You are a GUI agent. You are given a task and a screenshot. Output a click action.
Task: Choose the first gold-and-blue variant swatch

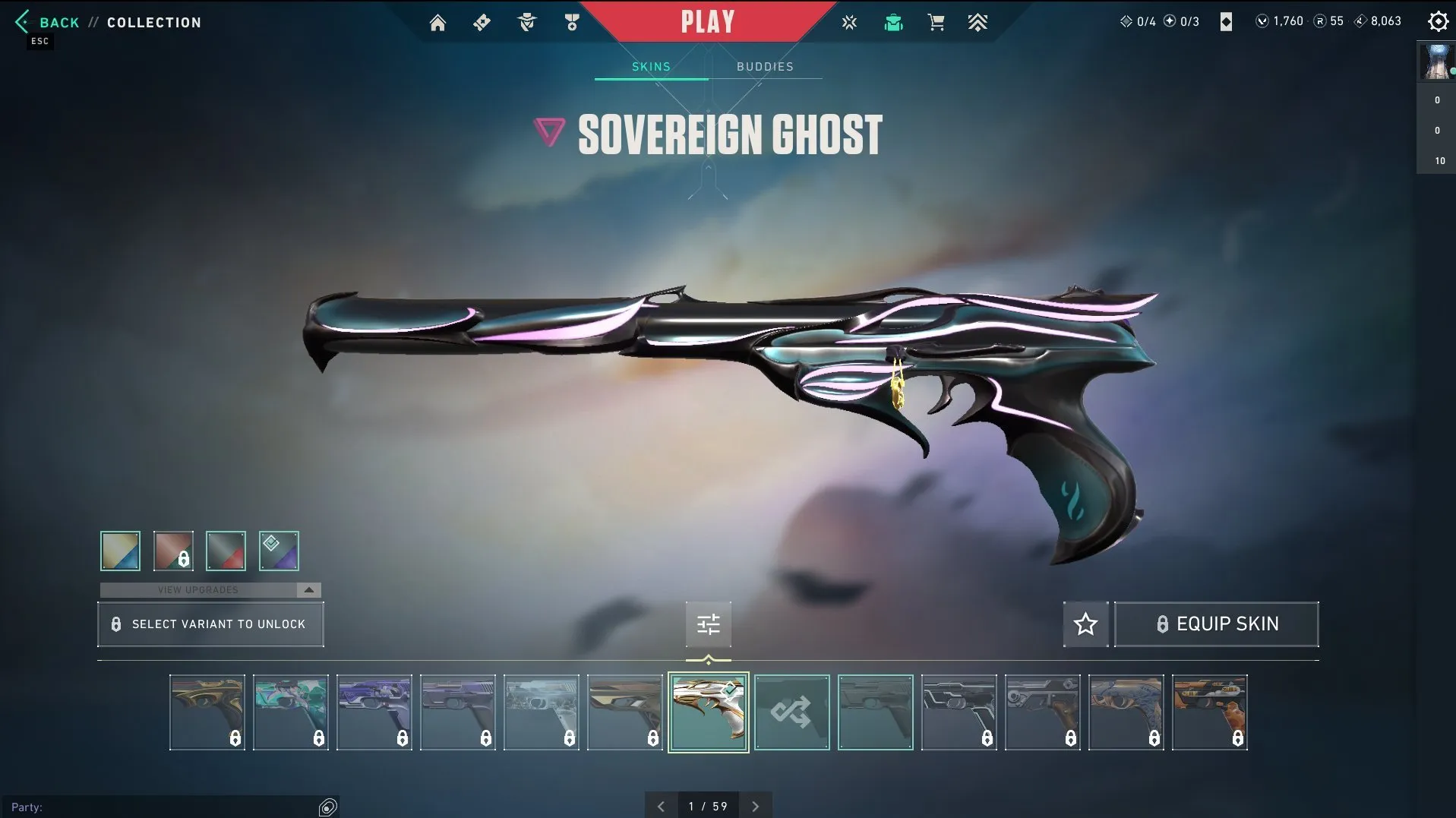[119, 550]
